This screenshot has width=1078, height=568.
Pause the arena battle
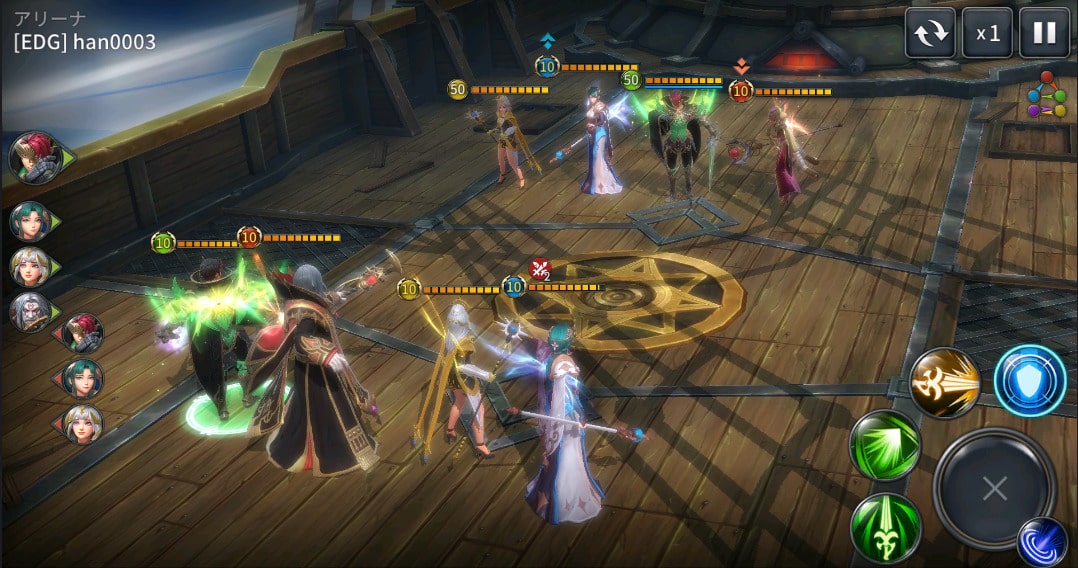click(x=1044, y=33)
